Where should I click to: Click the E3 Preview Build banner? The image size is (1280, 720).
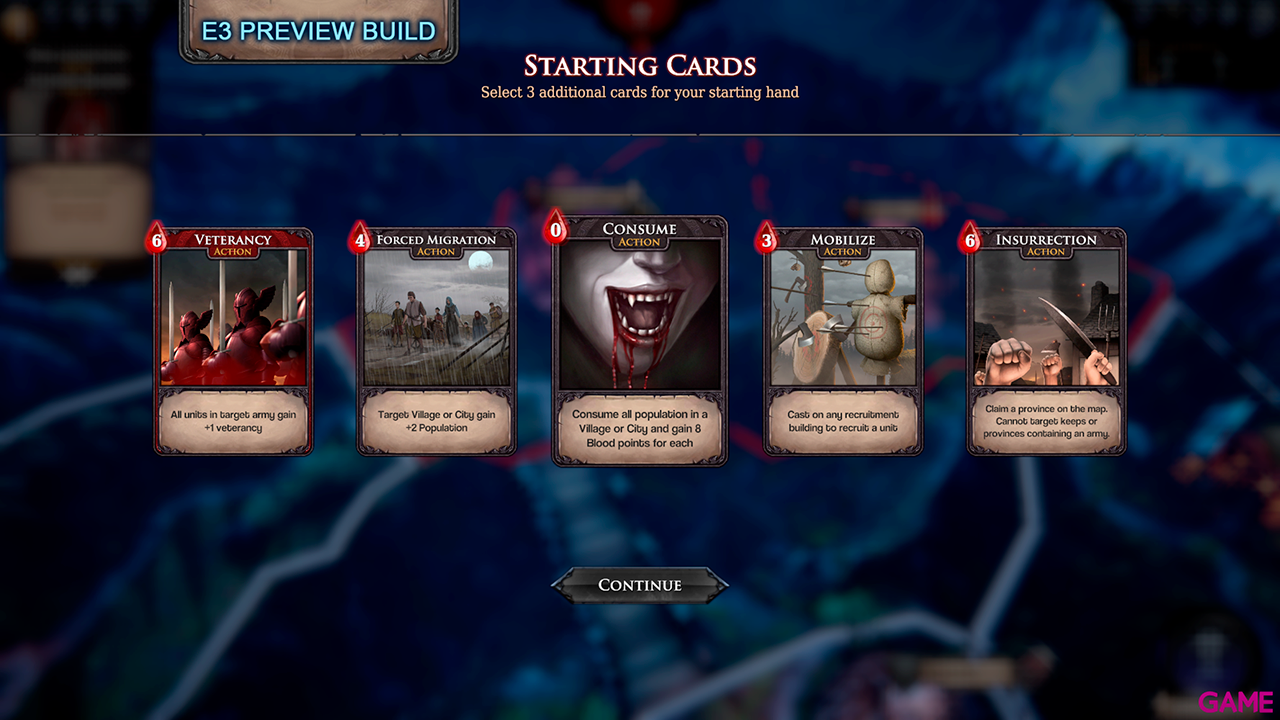click(x=317, y=30)
